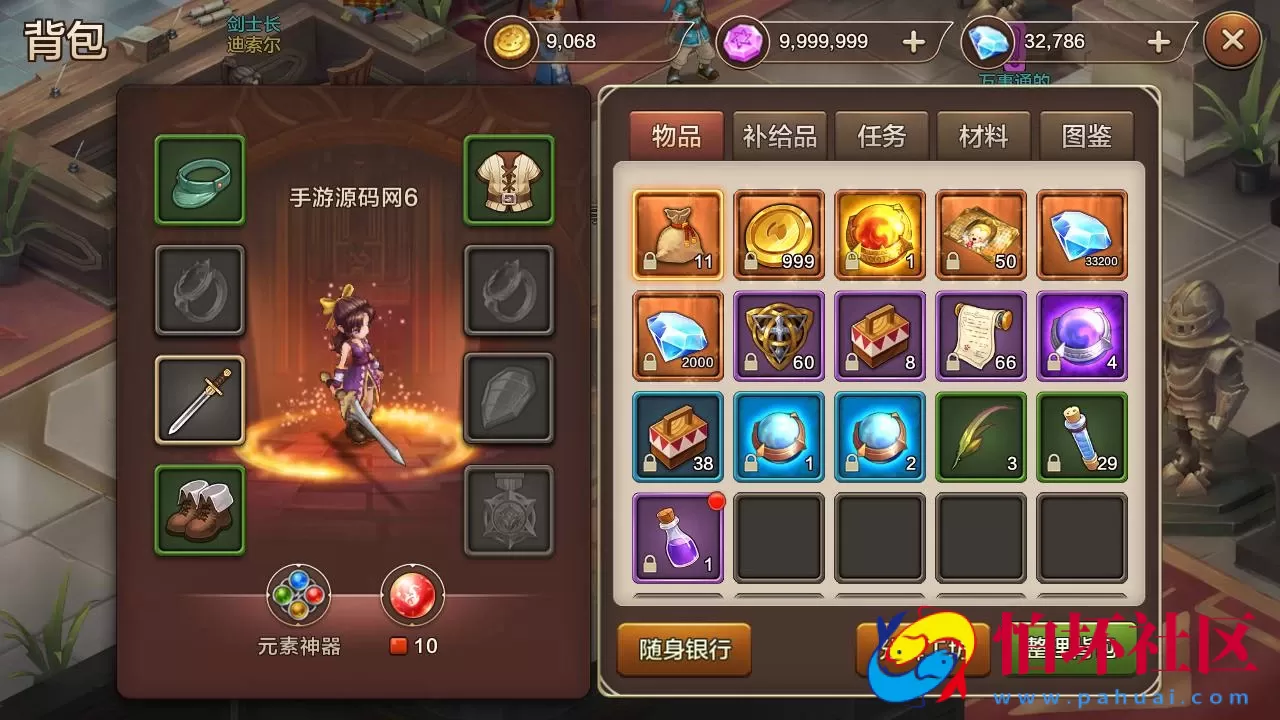
Task: Select the equipped green headband slot
Action: [198, 182]
